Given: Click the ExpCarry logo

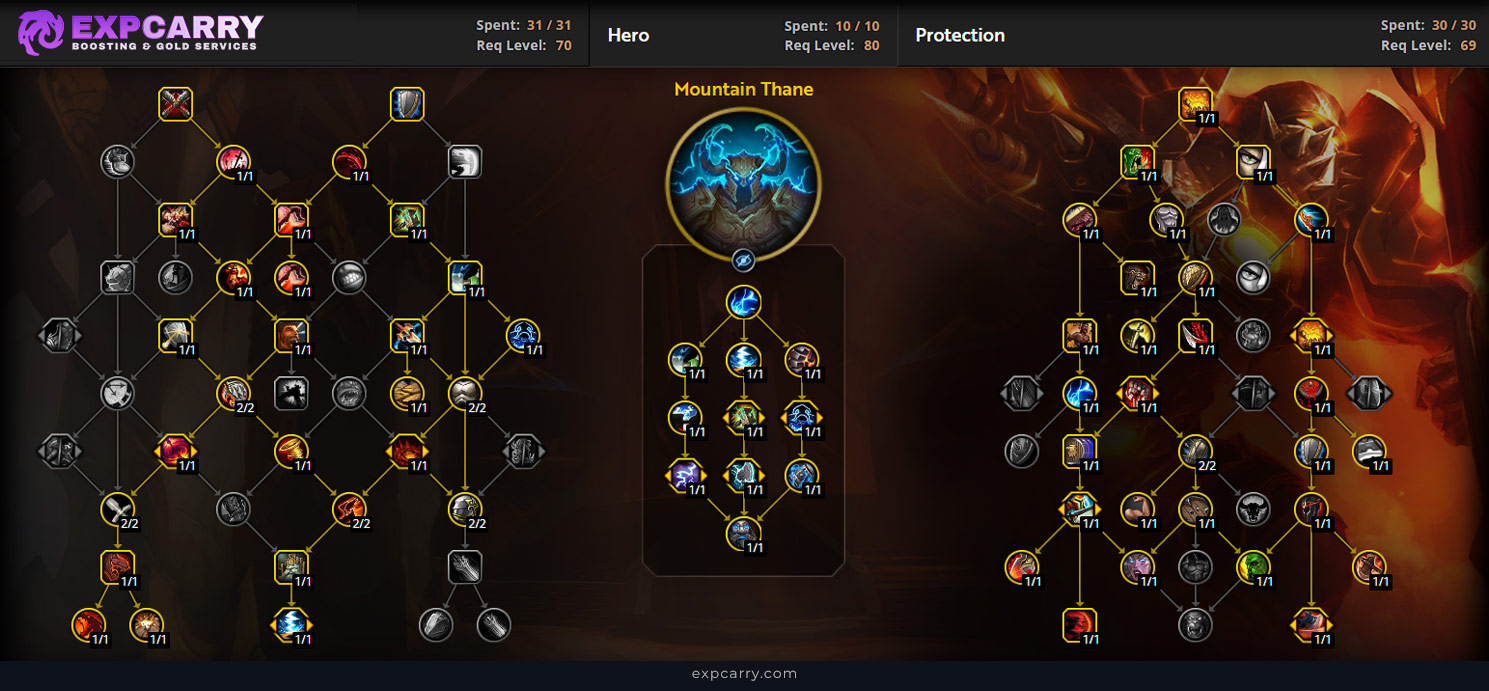Looking at the screenshot, I should [x=140, y=33].
